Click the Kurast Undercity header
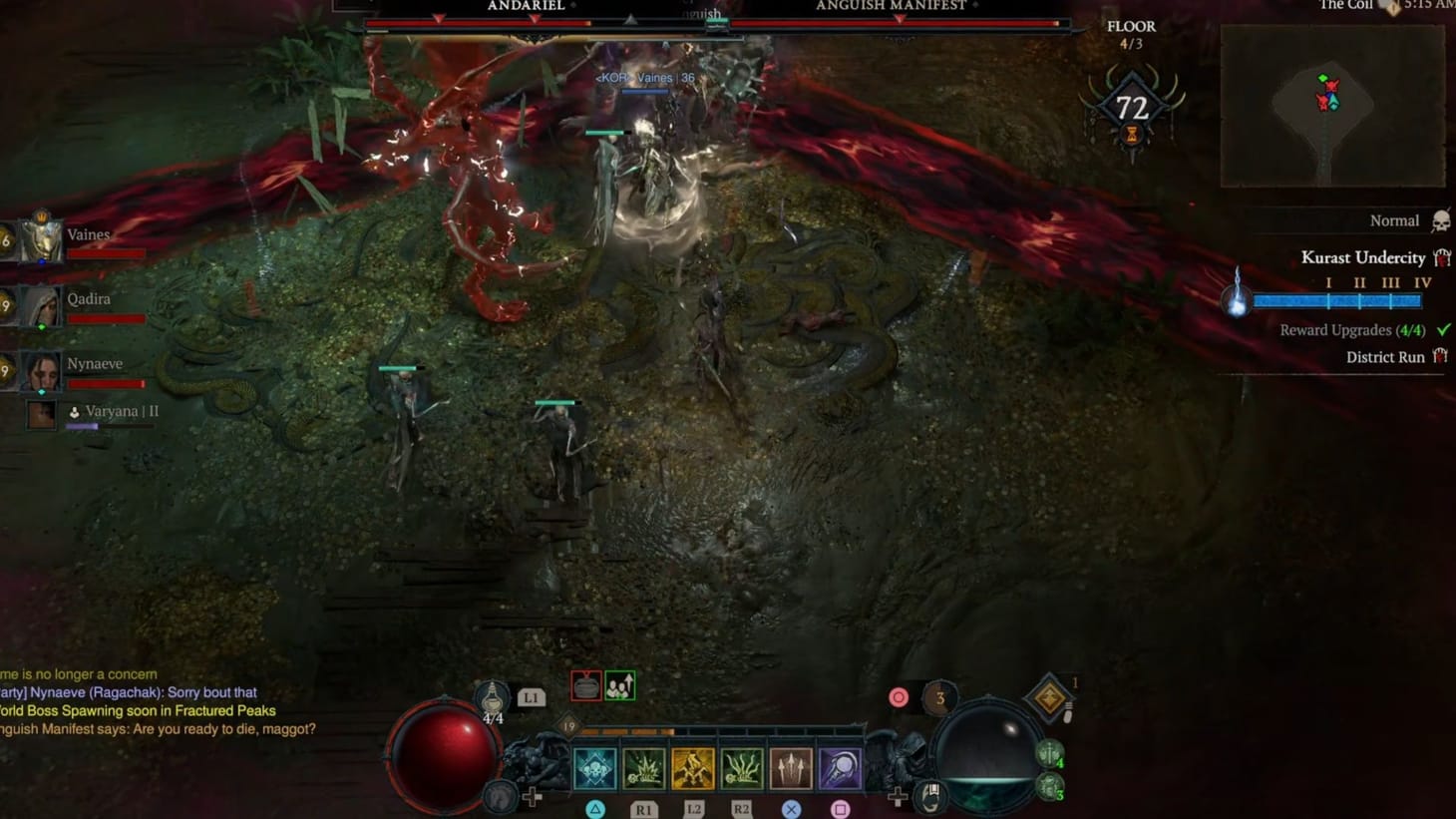1456x819 pixels. [1364, 257]
